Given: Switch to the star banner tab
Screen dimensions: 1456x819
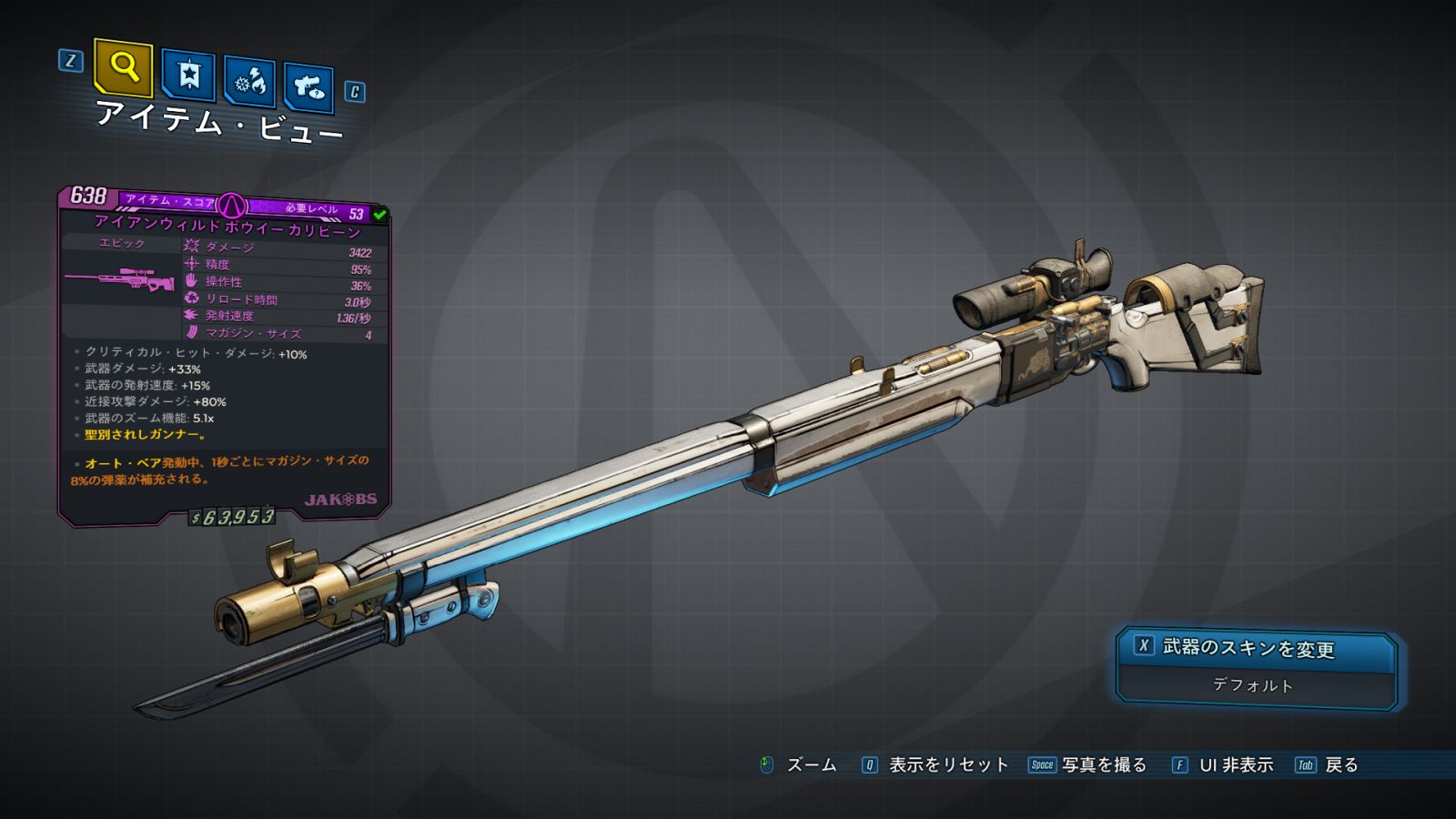Looking at the screenshot, I should coord(188,75).
